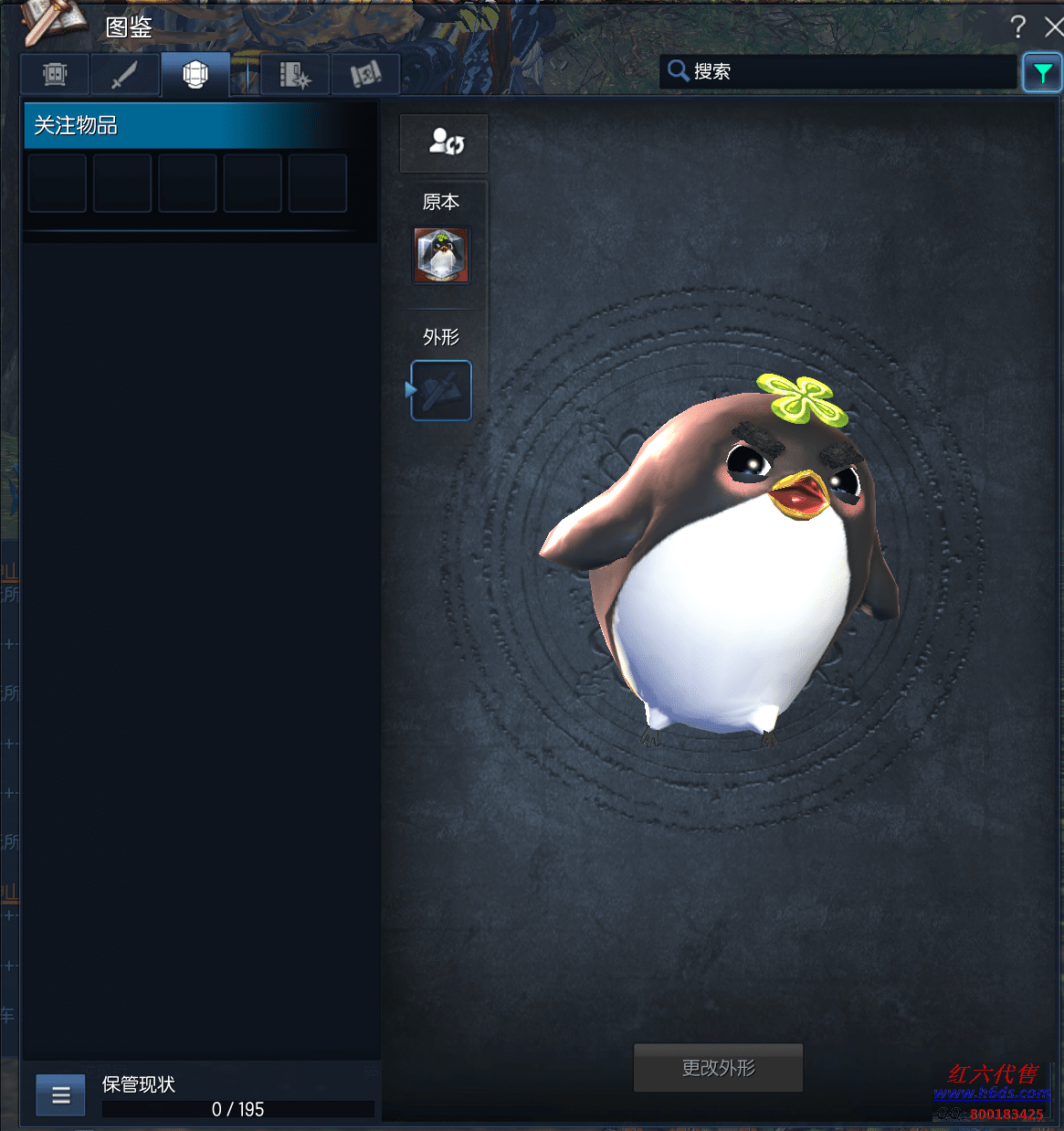Image resolution: width=1064 pixels, height=1131 pixels.
Task: Open help with the question mark
Action: pos(1017,27)
